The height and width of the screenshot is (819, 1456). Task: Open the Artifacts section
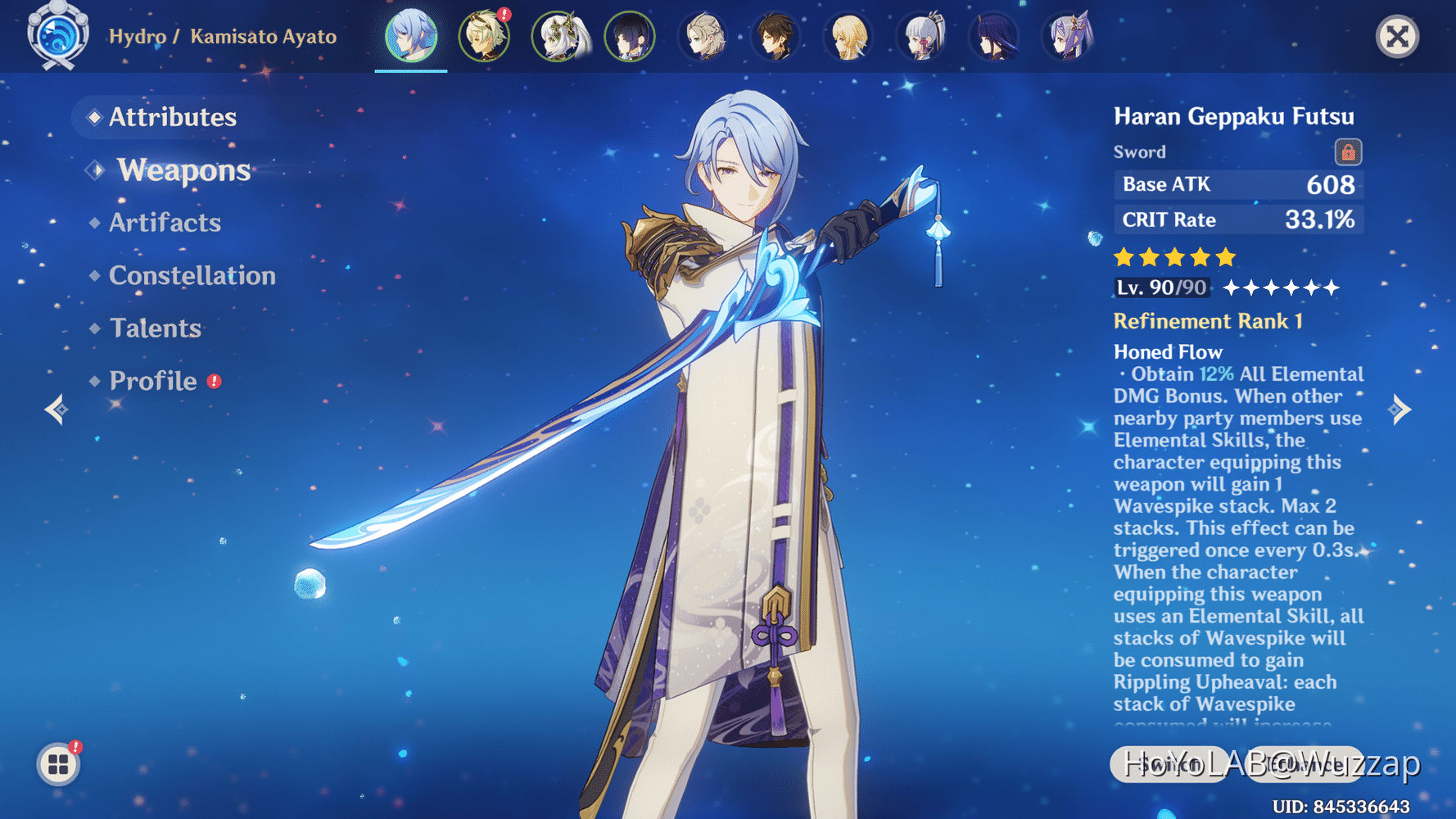164,222
